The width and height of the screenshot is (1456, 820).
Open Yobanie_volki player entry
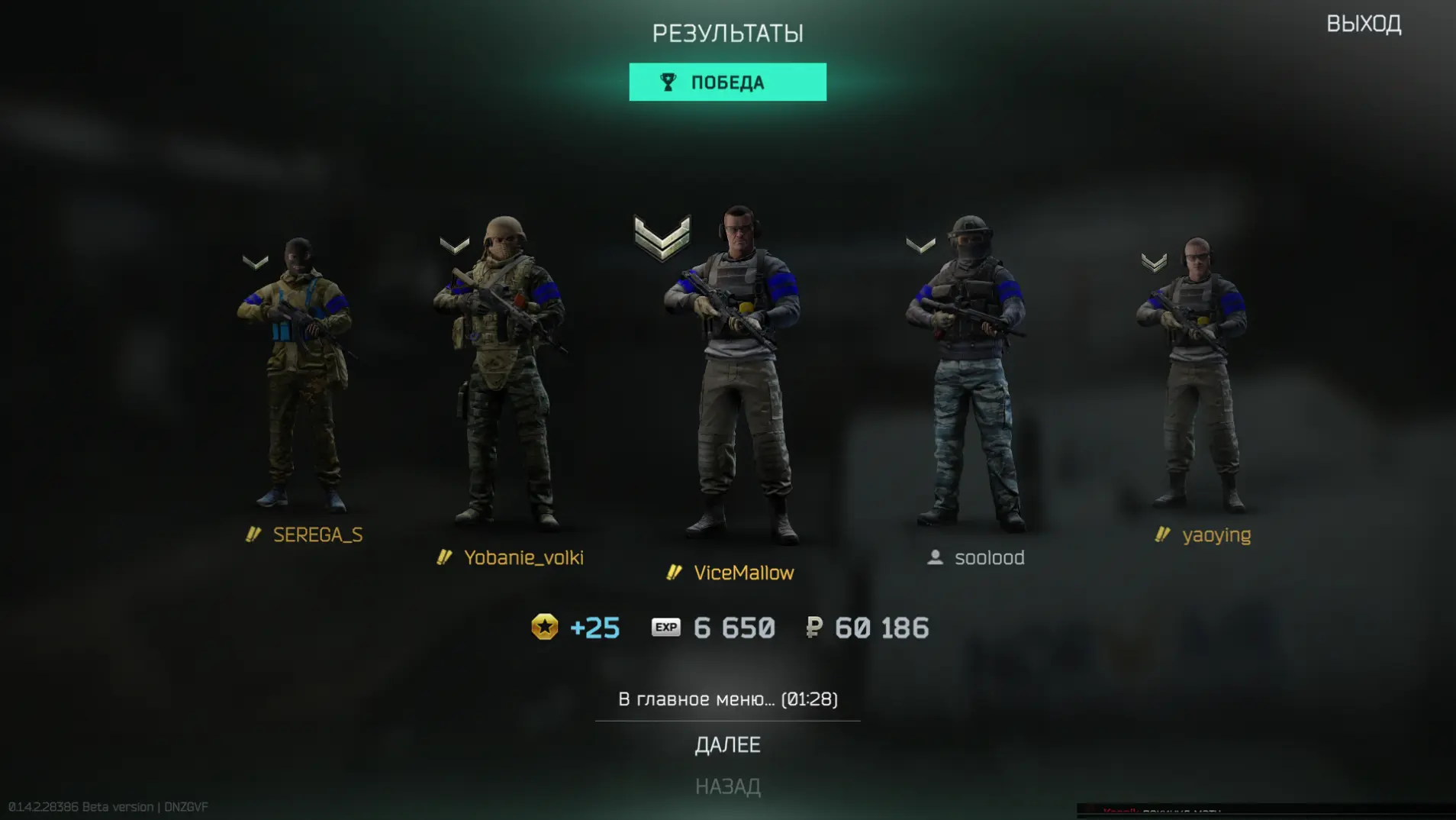pos(523,558)
